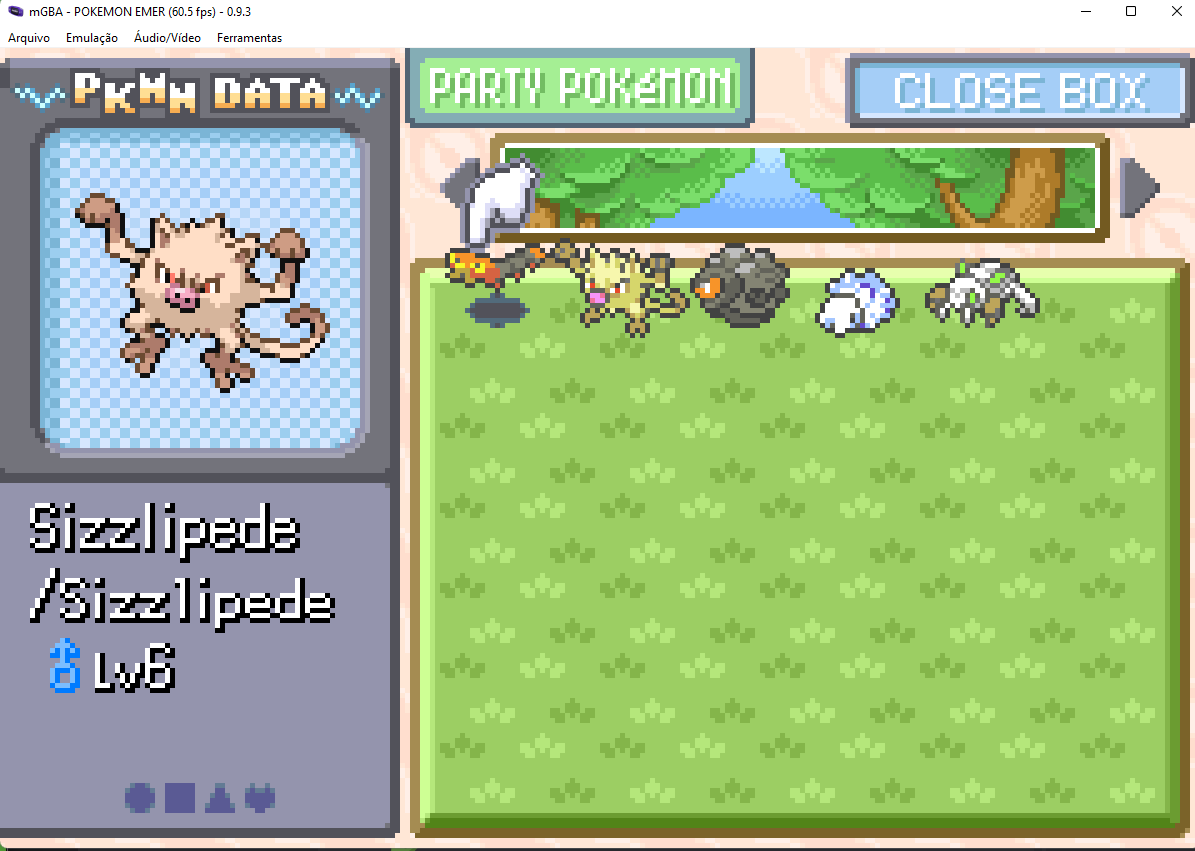Screen dimensions: 1195x851
Task: Open the Party Pokémon panel
Action: tap(580, 88)
